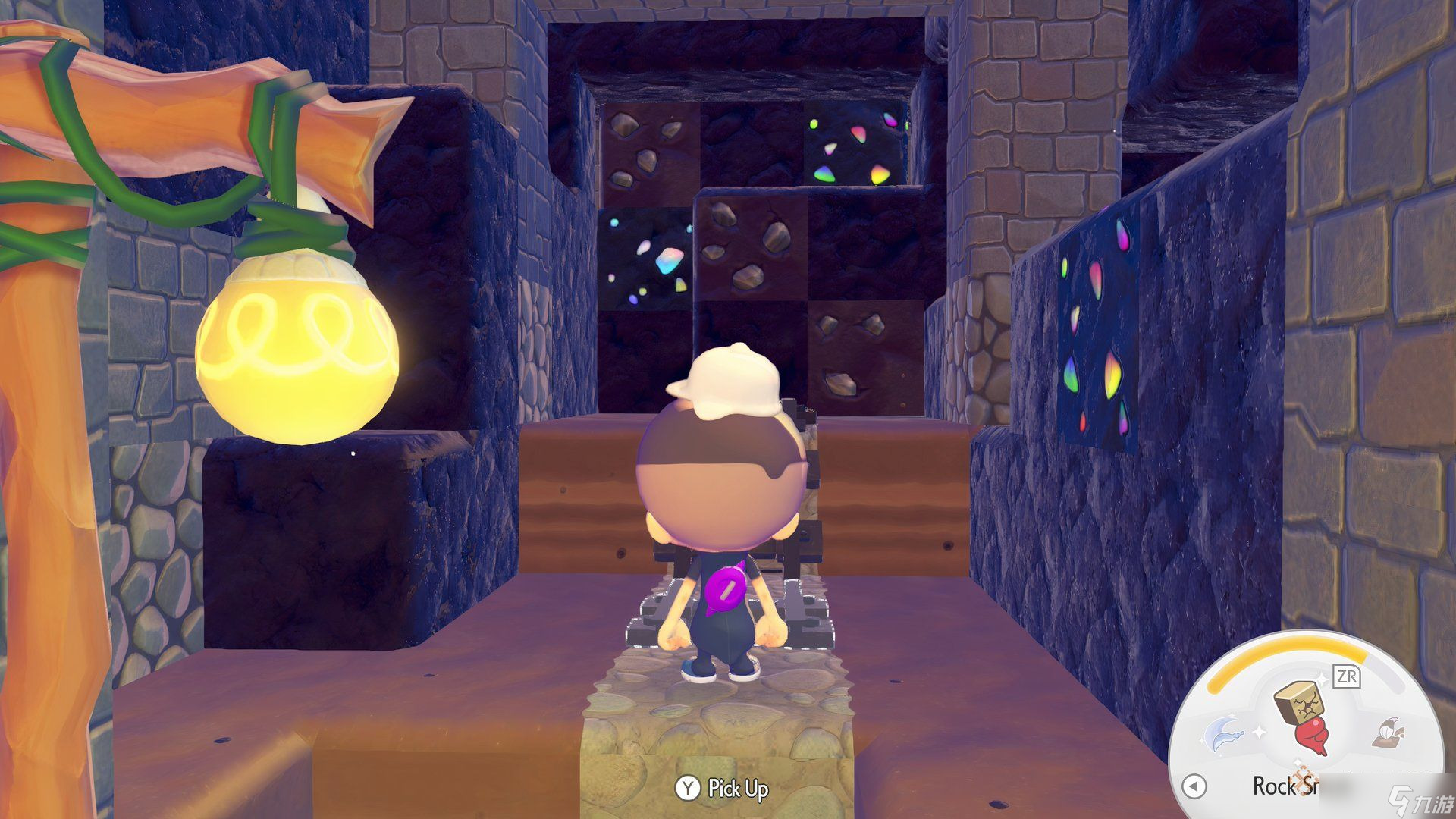The width and height of the screenshot is (1456, 819).
Task: Choose the brown mud-digging move icon
Action: [x=1389, y=731]
